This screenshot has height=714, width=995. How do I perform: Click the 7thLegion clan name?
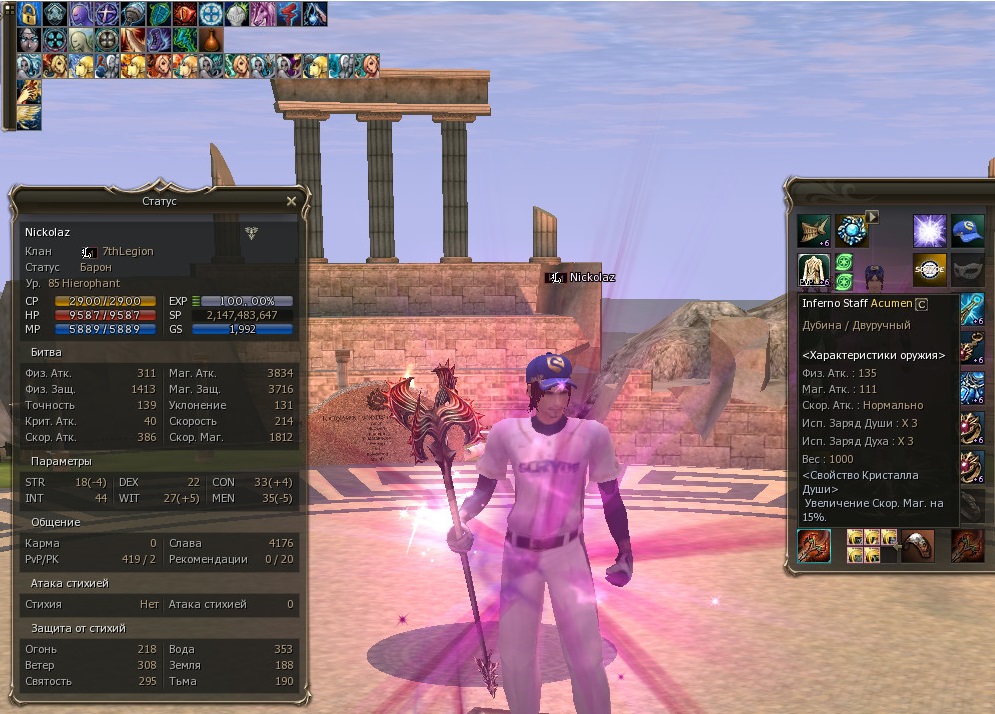tap(128, 251)
